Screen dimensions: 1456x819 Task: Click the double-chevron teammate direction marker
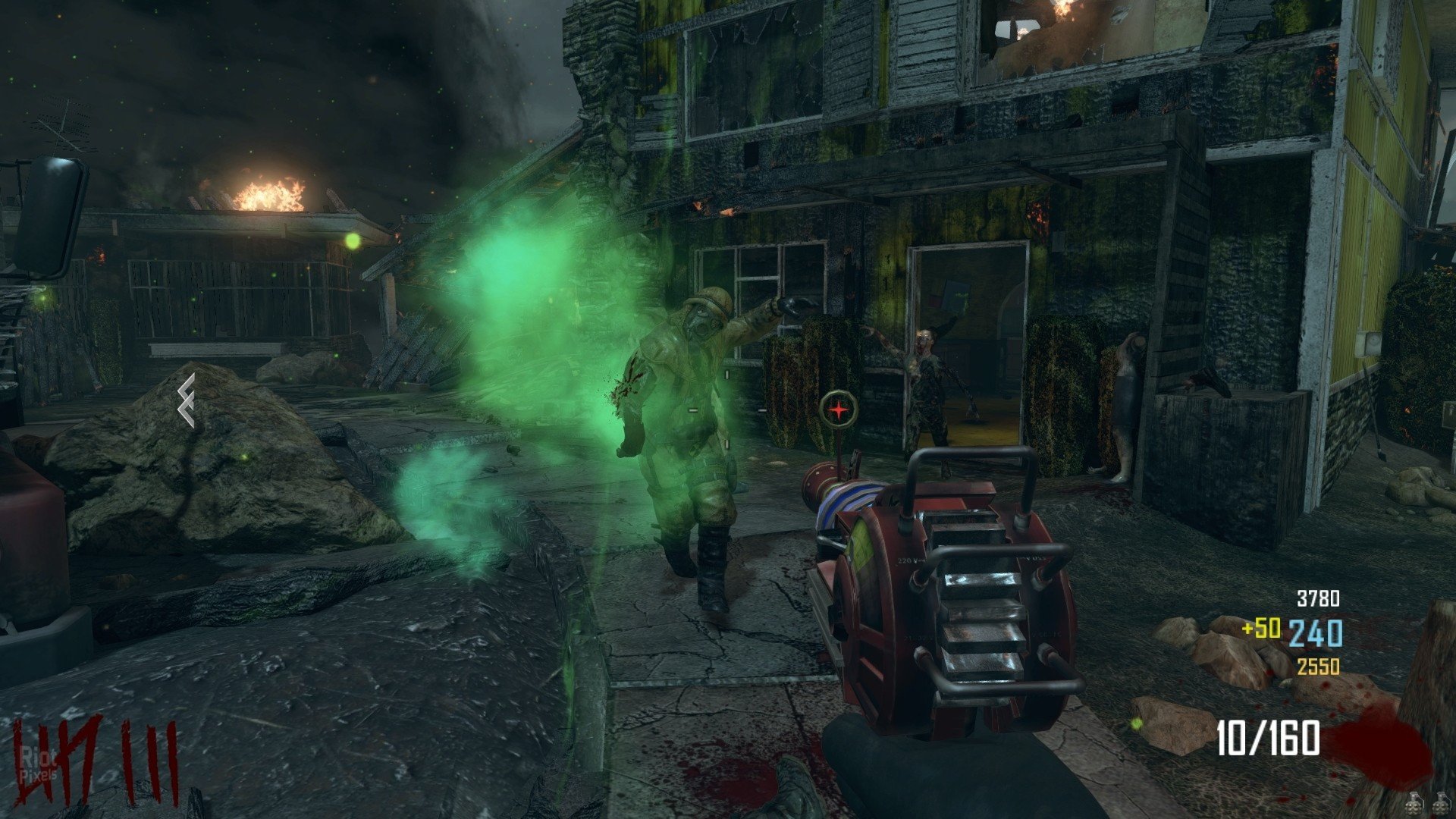[187, 400]
